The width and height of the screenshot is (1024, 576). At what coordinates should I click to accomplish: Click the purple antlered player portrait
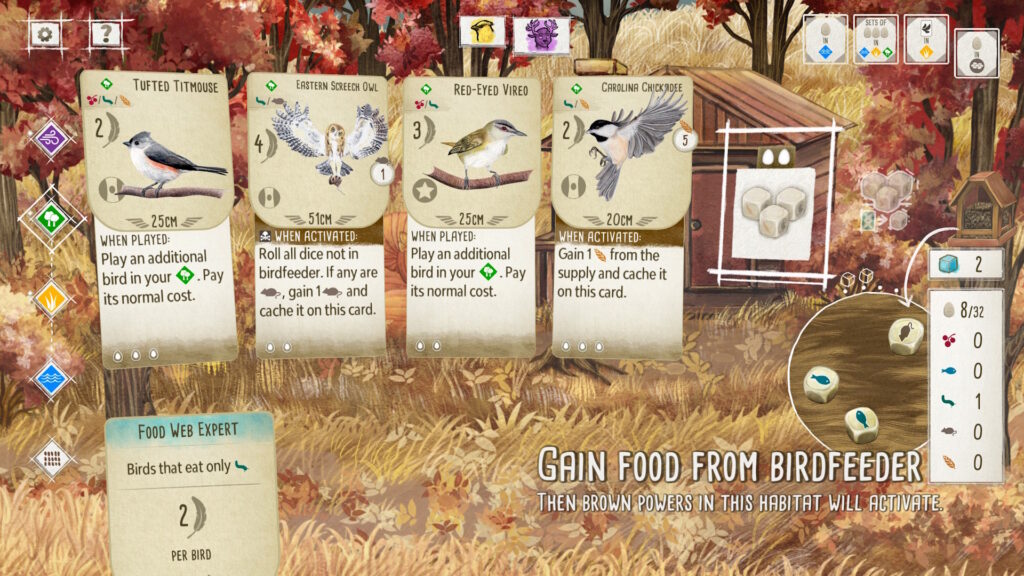click(541, 34)
